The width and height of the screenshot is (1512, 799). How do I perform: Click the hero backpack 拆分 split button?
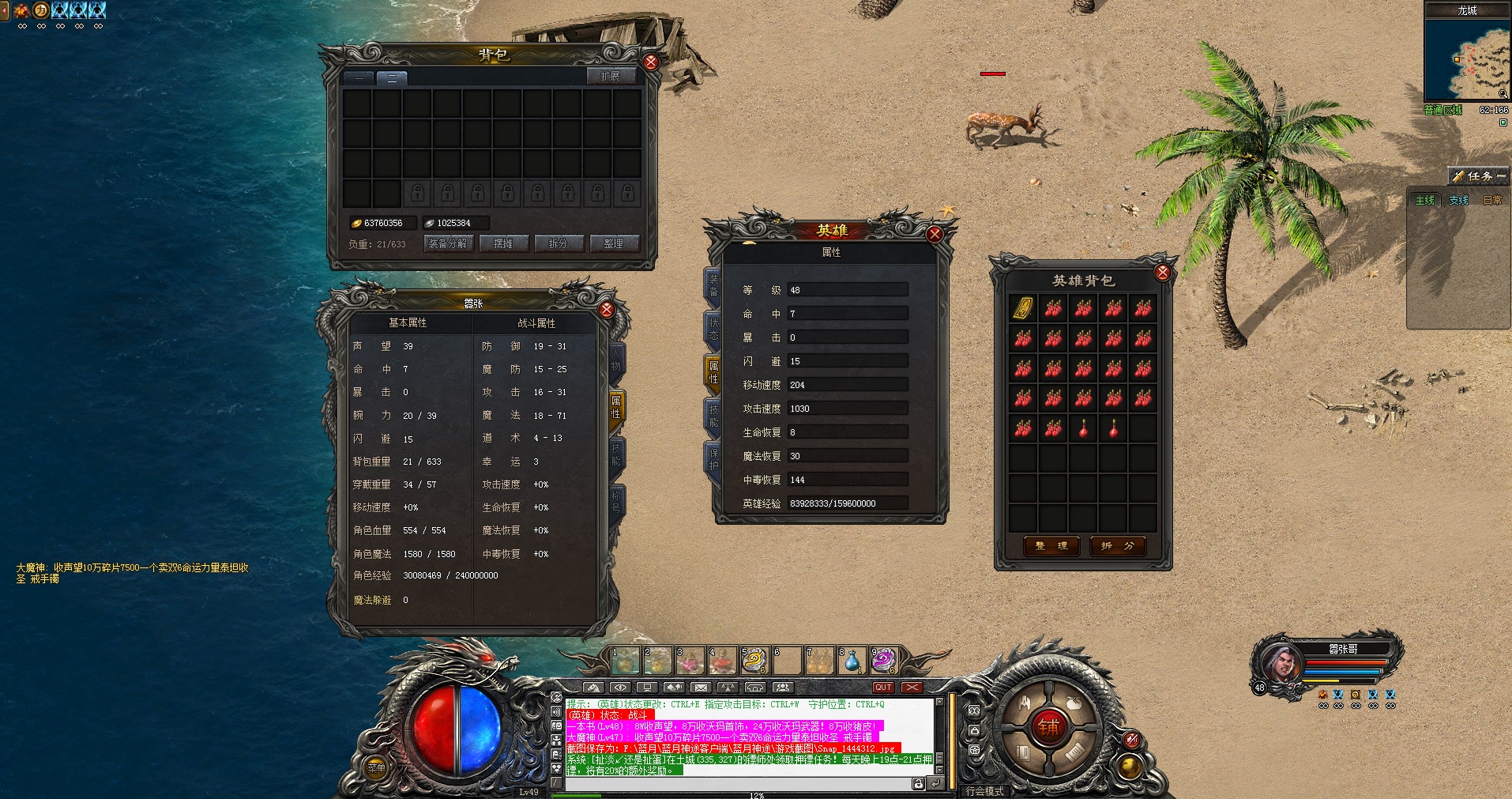[1117, 546]
